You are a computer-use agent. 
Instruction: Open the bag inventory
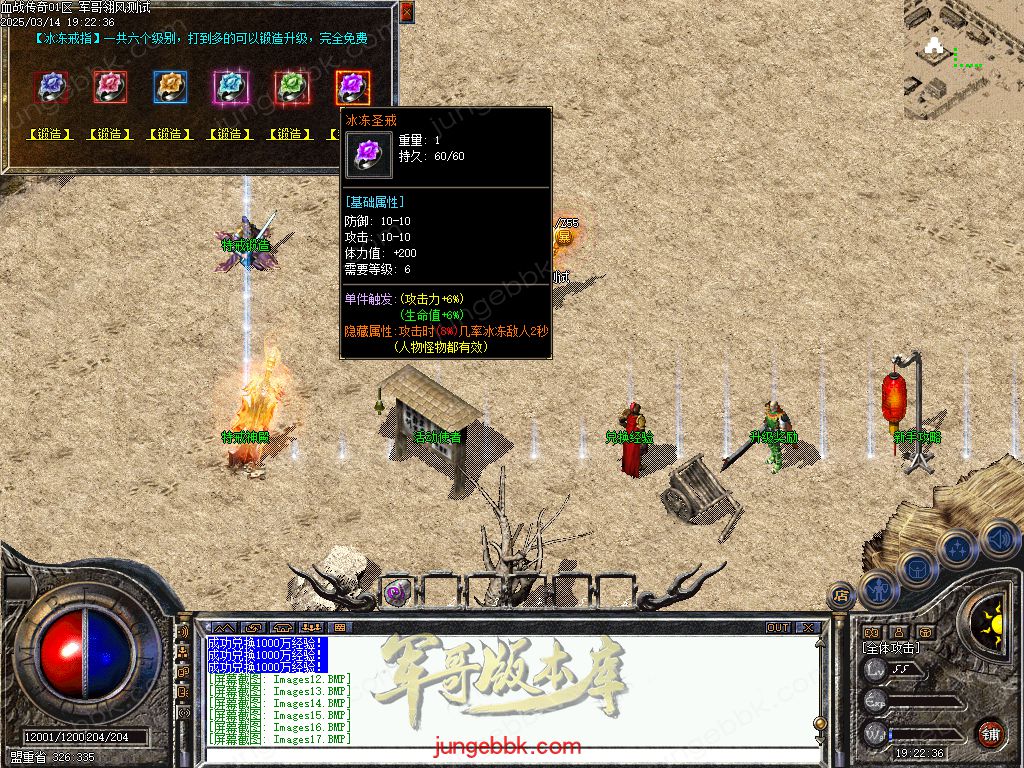918,568
